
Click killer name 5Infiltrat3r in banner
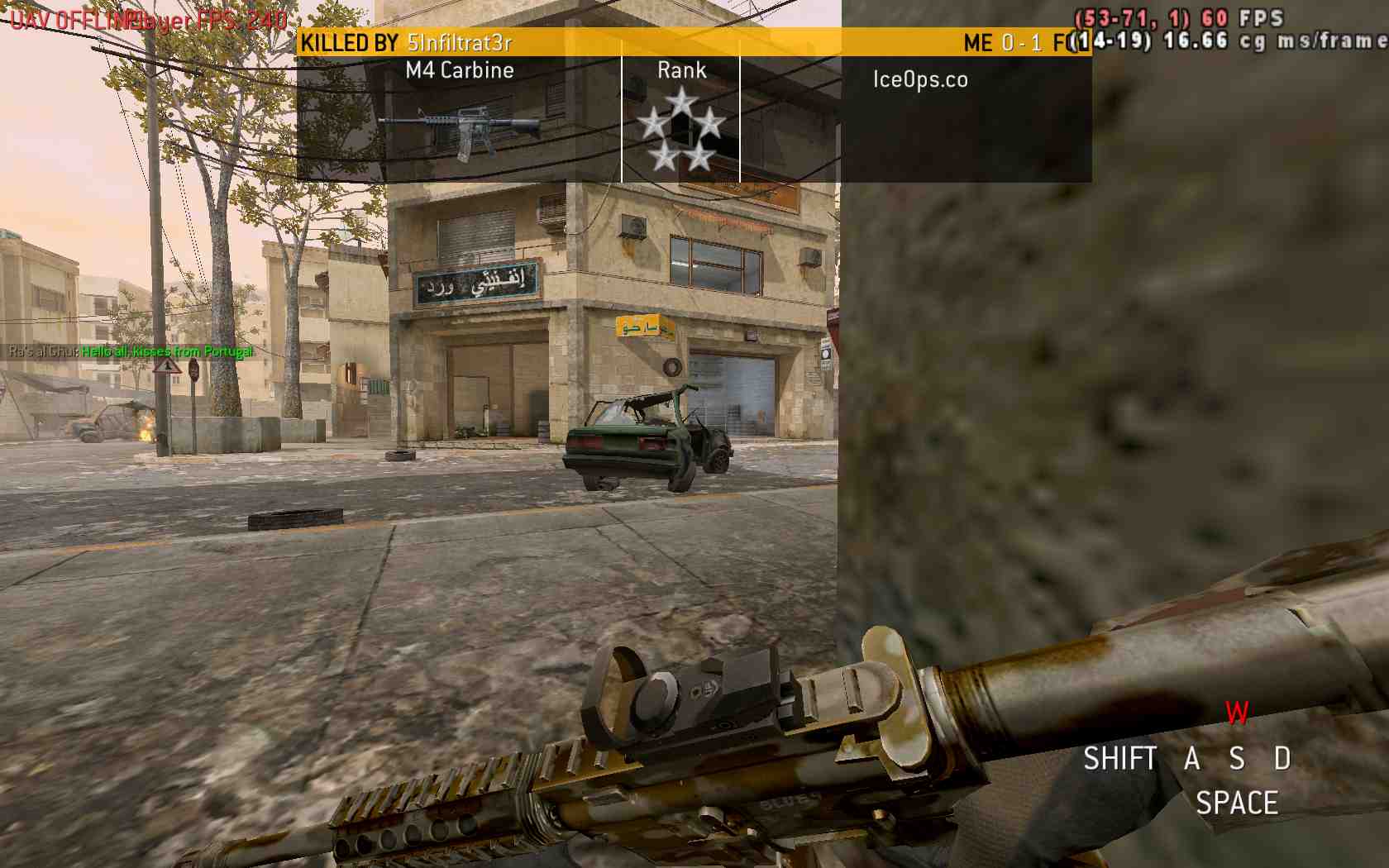[x=460, y=42]
